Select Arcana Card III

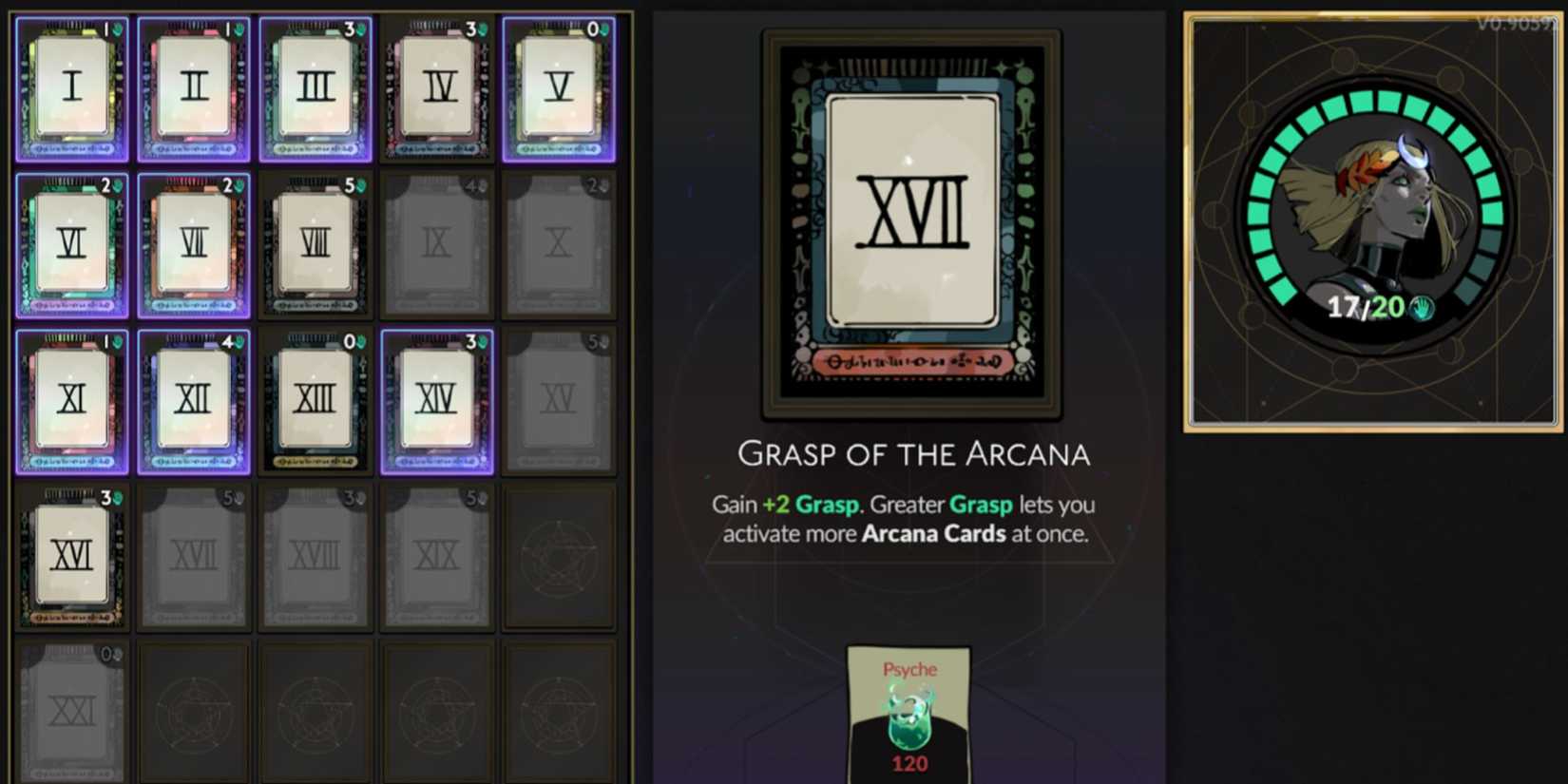point(316,87)
